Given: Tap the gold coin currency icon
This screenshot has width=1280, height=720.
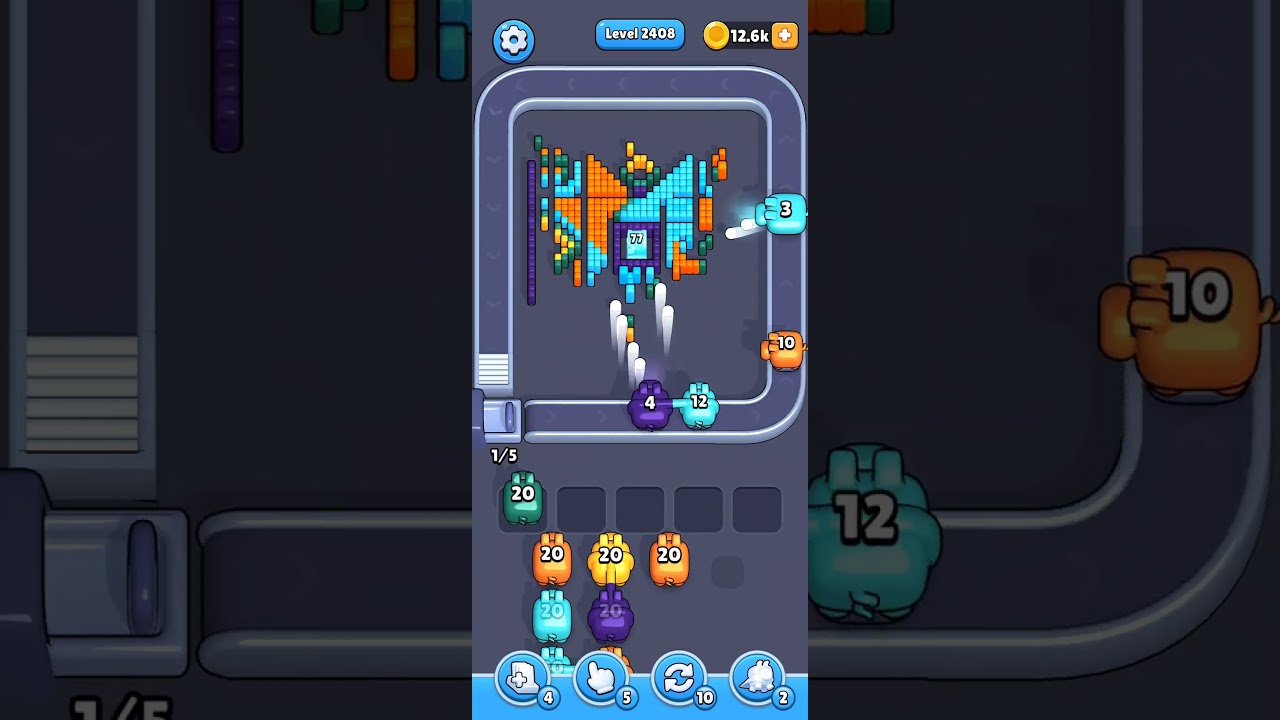Looking at the screenshot, I should [715, 34].
